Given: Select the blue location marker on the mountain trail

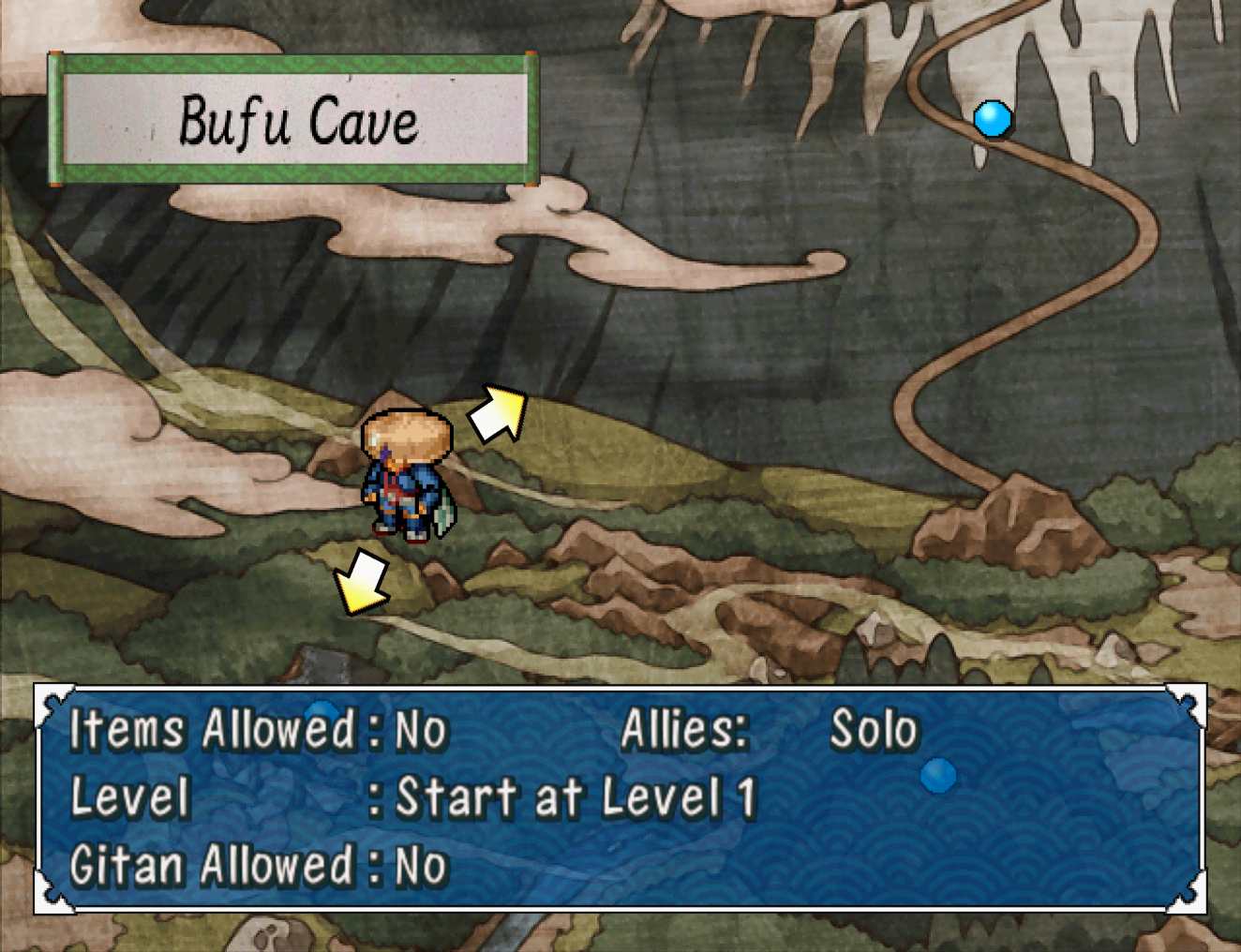Looking at the screenshot, I should coord(992,119).
